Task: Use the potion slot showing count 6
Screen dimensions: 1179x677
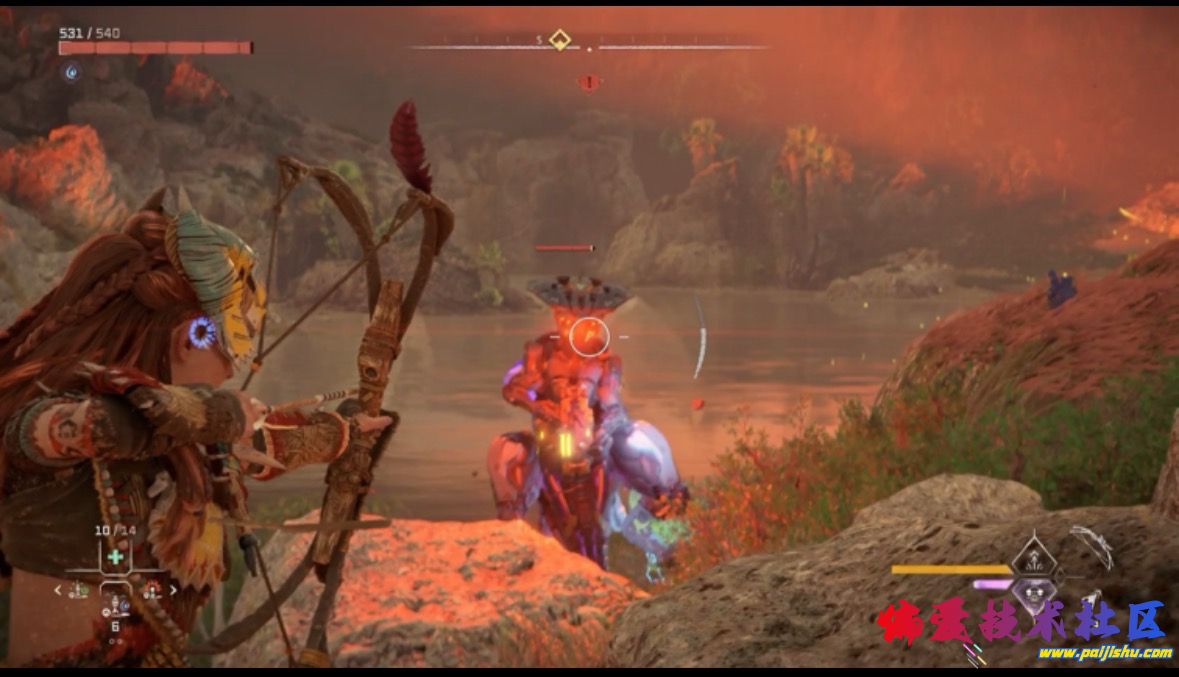Action: [x=116, y=606]
